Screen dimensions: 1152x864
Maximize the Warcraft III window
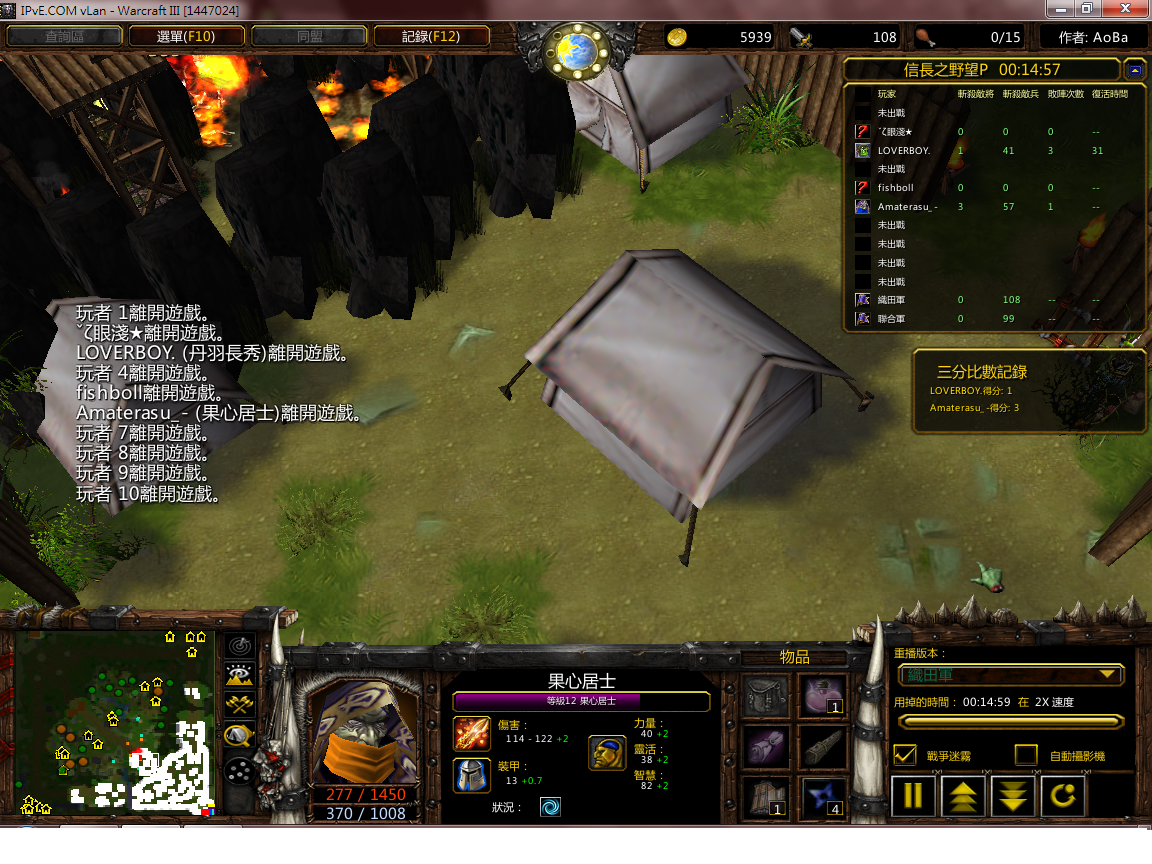pos(1086,9)
